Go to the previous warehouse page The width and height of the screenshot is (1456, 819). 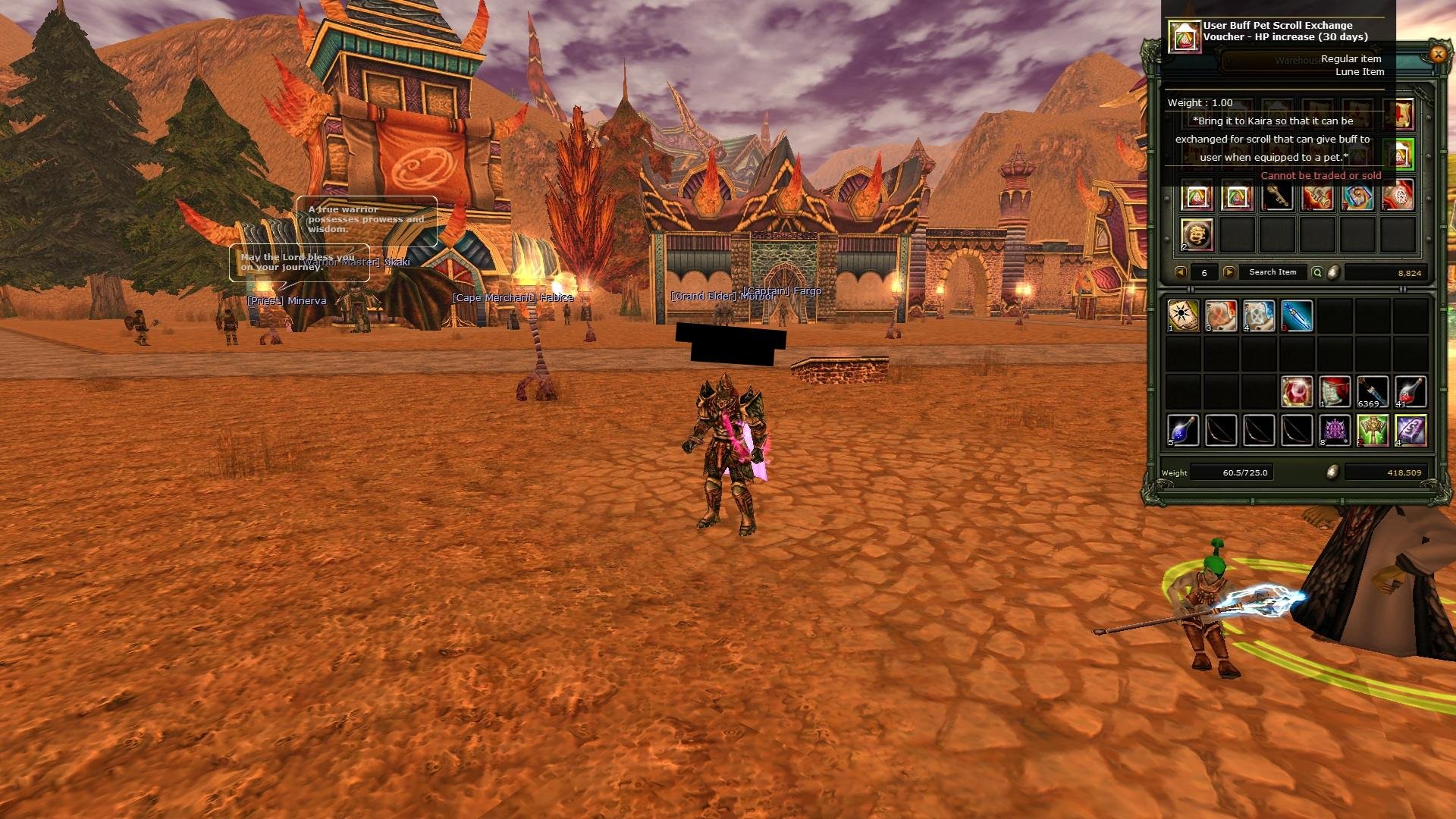coord(1180,272)
